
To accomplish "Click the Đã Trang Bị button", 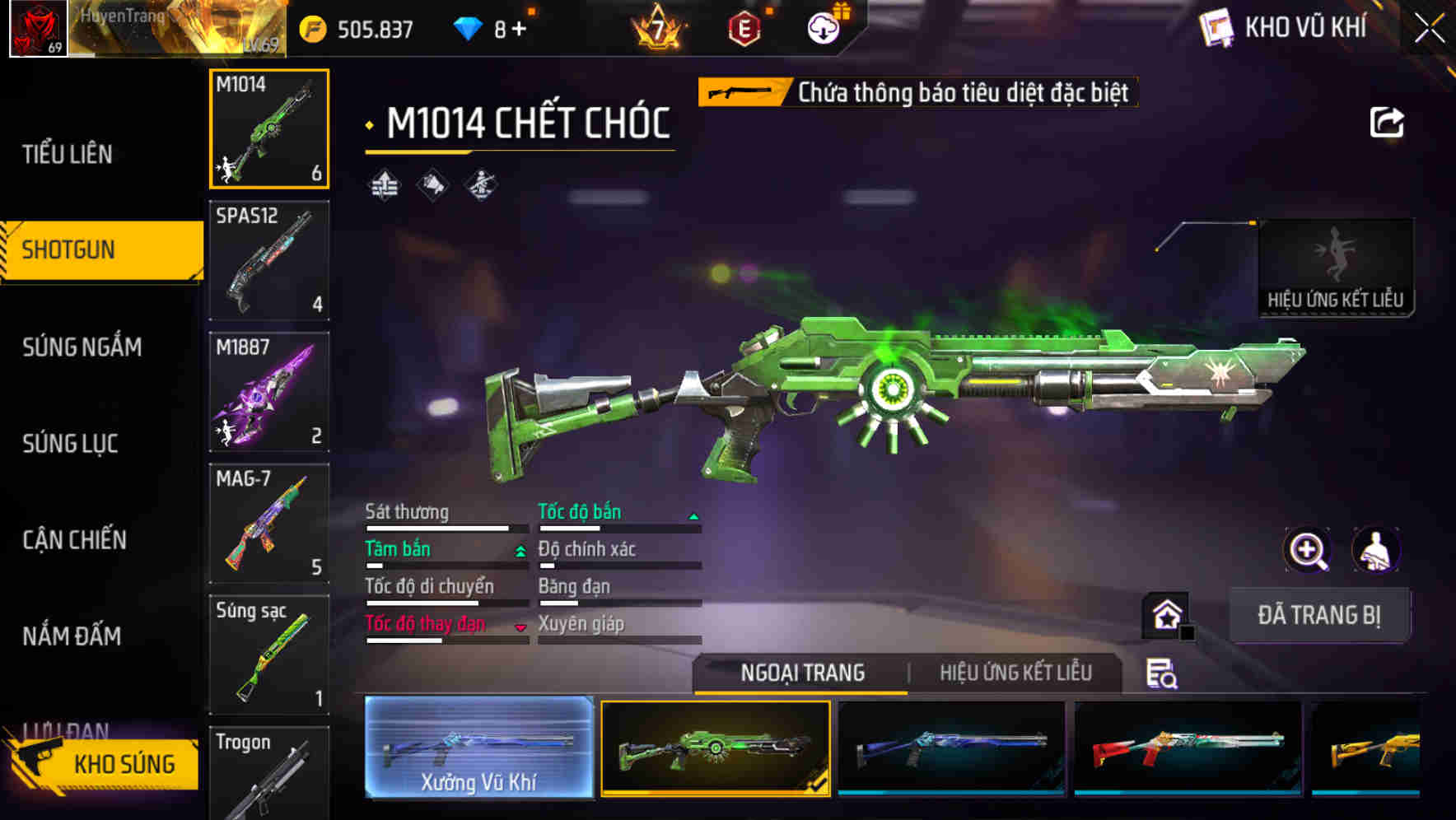I will click(x=1318, y=615).
